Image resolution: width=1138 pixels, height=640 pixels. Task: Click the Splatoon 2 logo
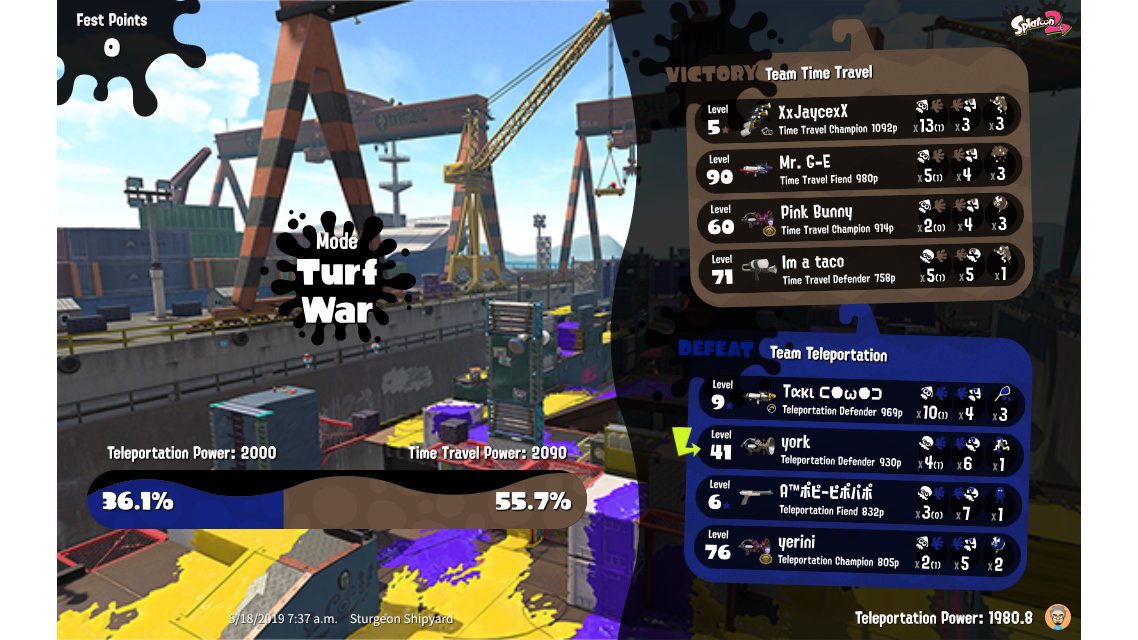[1039, 24]
